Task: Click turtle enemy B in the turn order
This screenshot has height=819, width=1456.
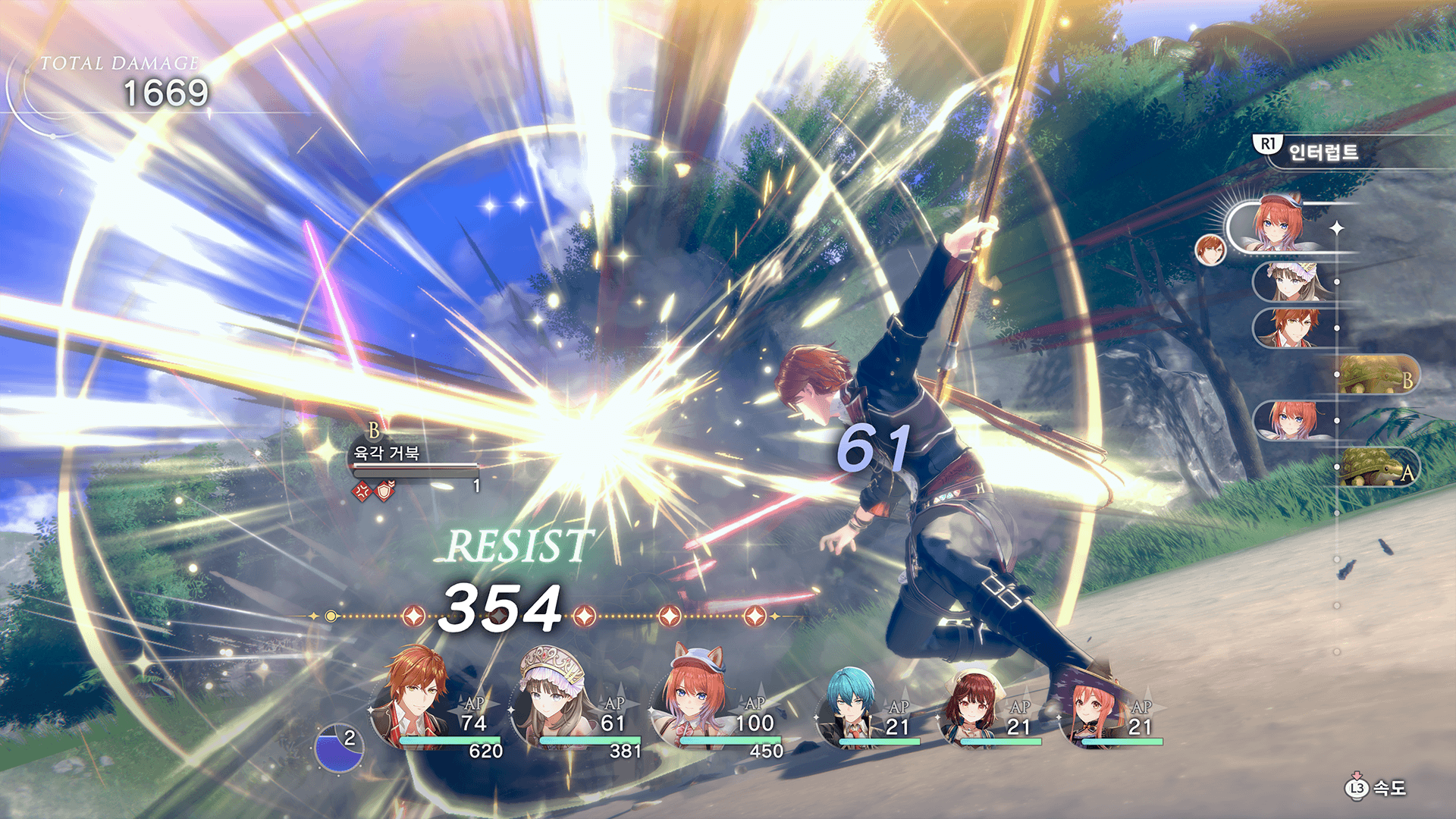Action: point(1374,375)
